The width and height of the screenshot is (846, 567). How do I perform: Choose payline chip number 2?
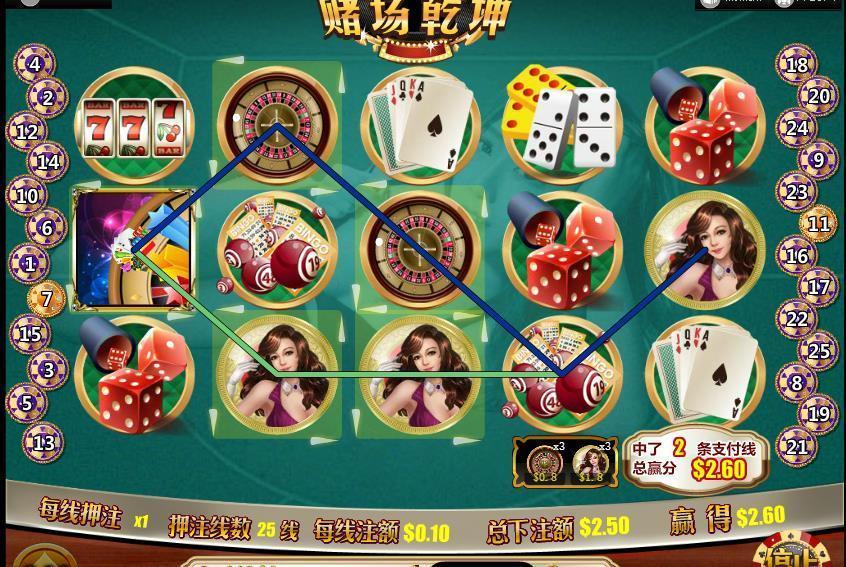47,98
